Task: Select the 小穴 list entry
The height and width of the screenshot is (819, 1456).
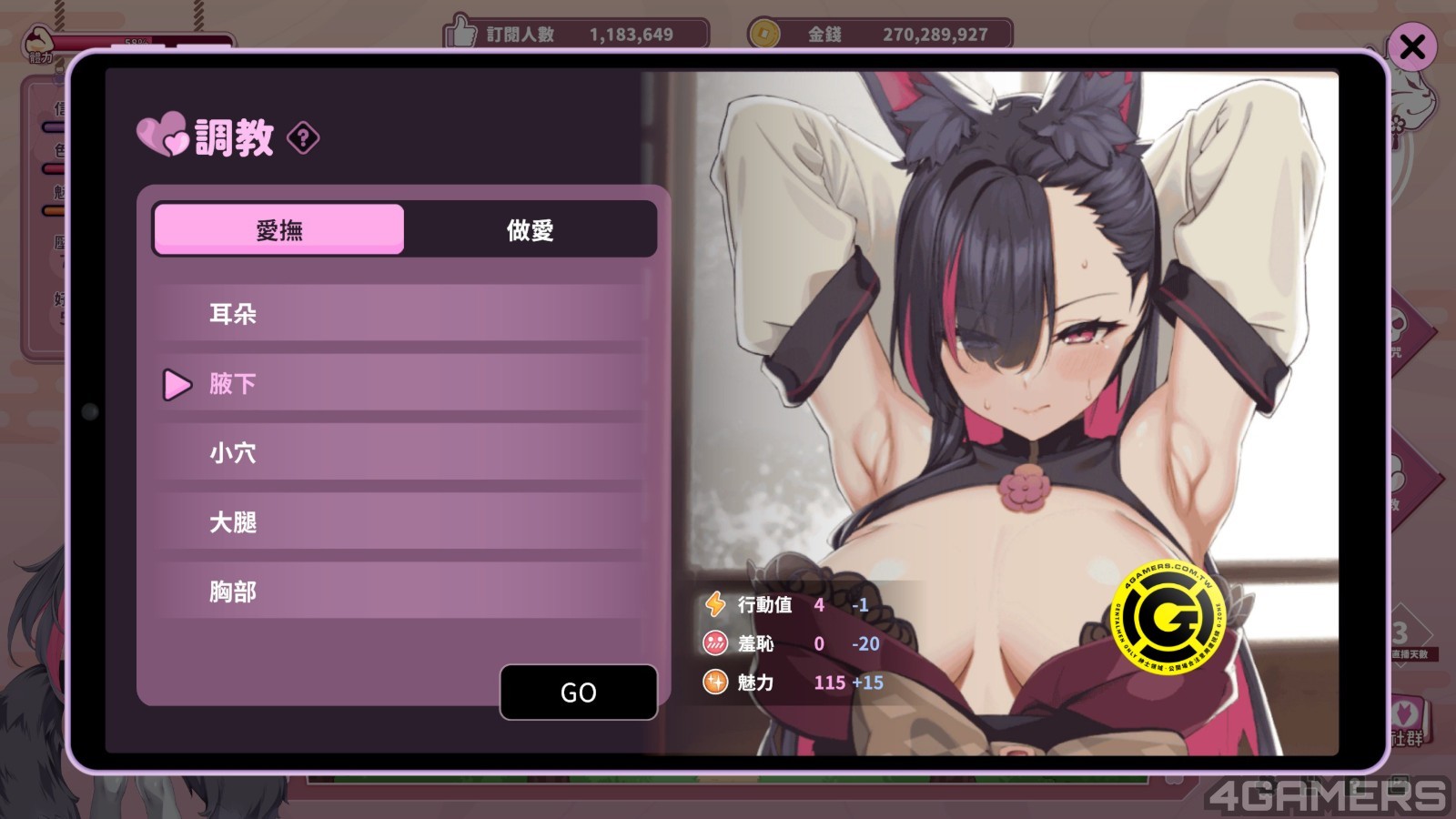Action: pyautogui.click(x=400, y=453)
